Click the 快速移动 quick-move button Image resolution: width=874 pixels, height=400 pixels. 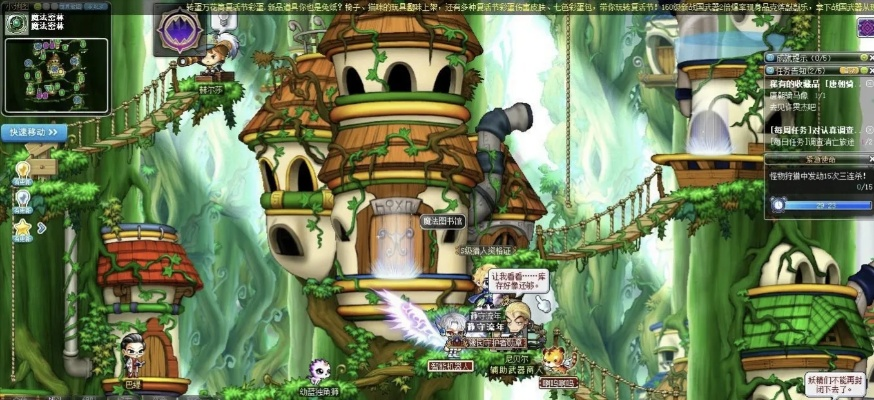(35, 131)
